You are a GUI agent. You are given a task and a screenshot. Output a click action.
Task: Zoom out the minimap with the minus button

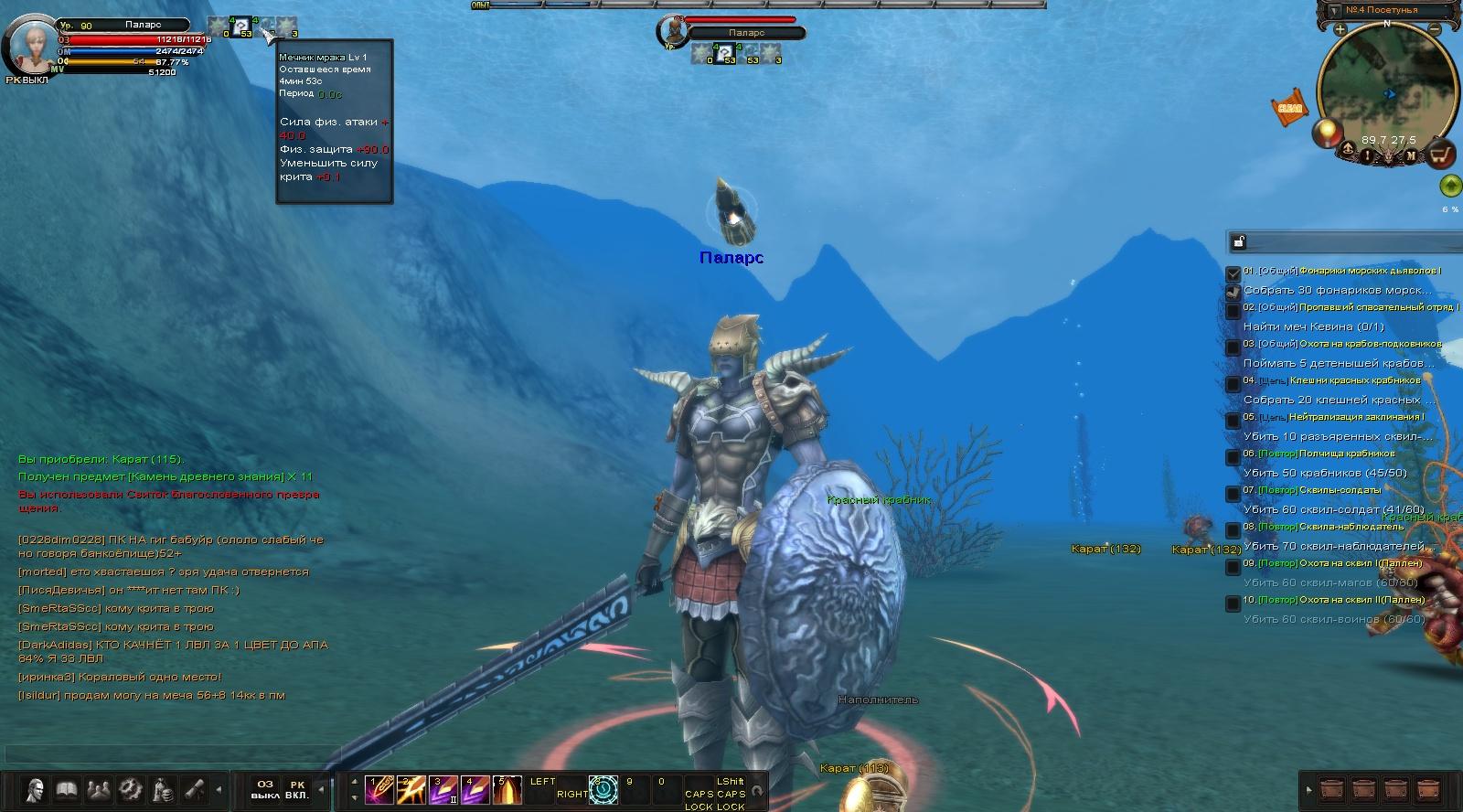point(1436,29)
